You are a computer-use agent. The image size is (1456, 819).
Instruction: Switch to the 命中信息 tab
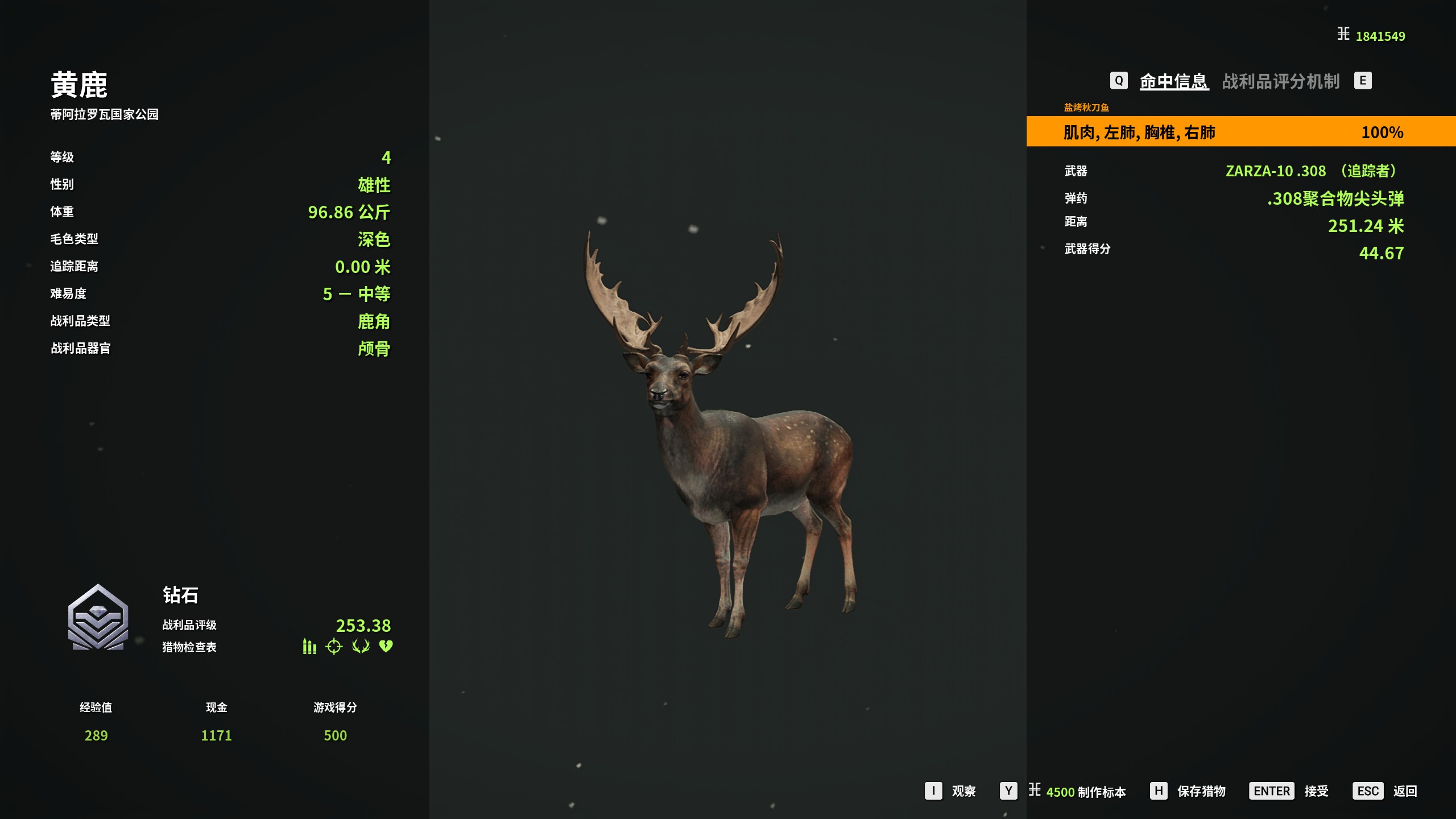click(1173, 81)
